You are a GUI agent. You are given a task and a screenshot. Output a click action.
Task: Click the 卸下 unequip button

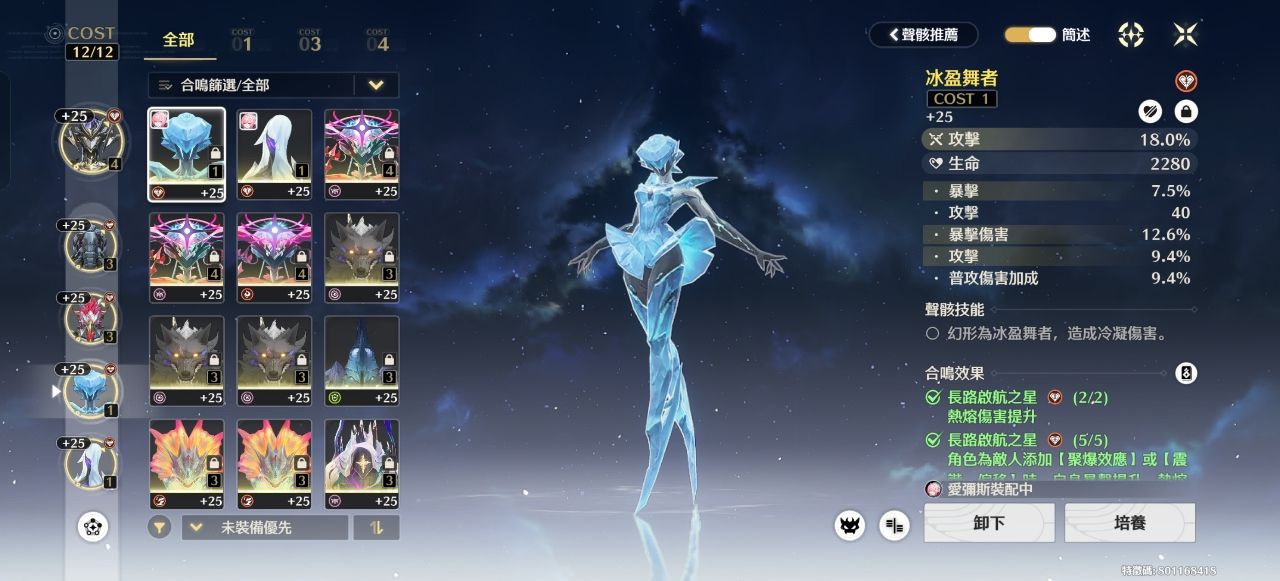(988, 523)
